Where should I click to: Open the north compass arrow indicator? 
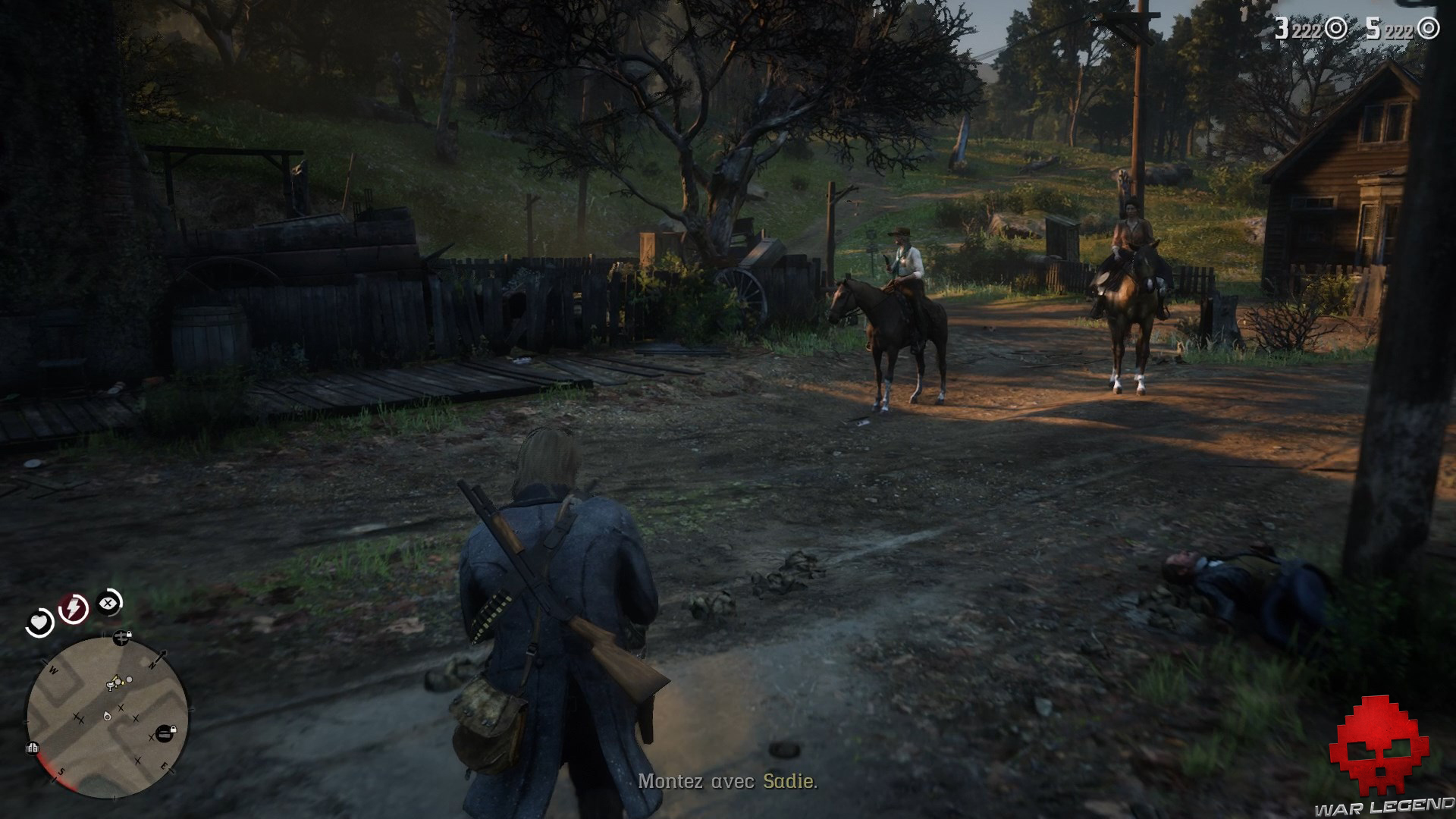tap(161, 657)
